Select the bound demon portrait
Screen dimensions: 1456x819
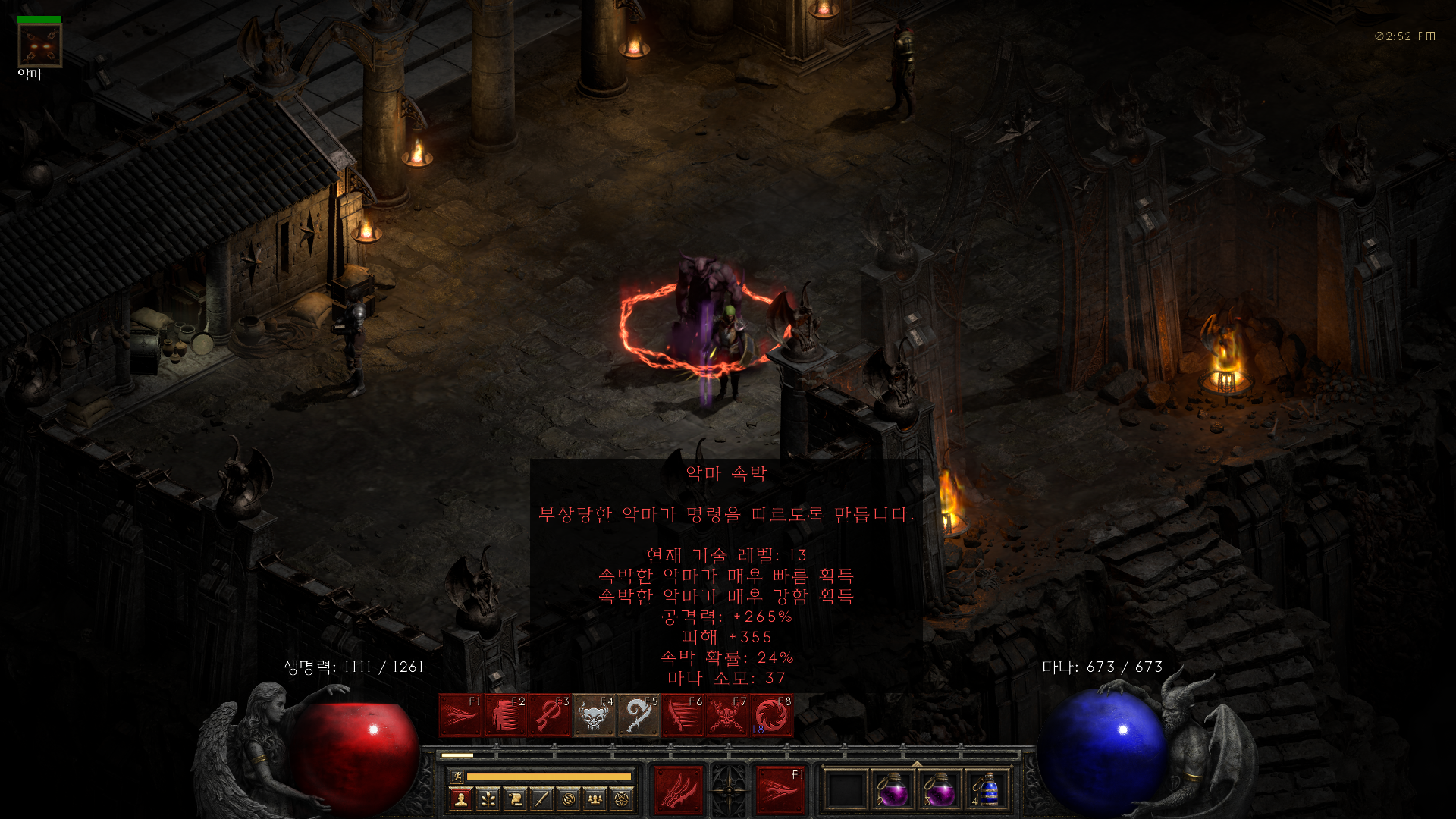pyautogui.click(x=39, y=45)
